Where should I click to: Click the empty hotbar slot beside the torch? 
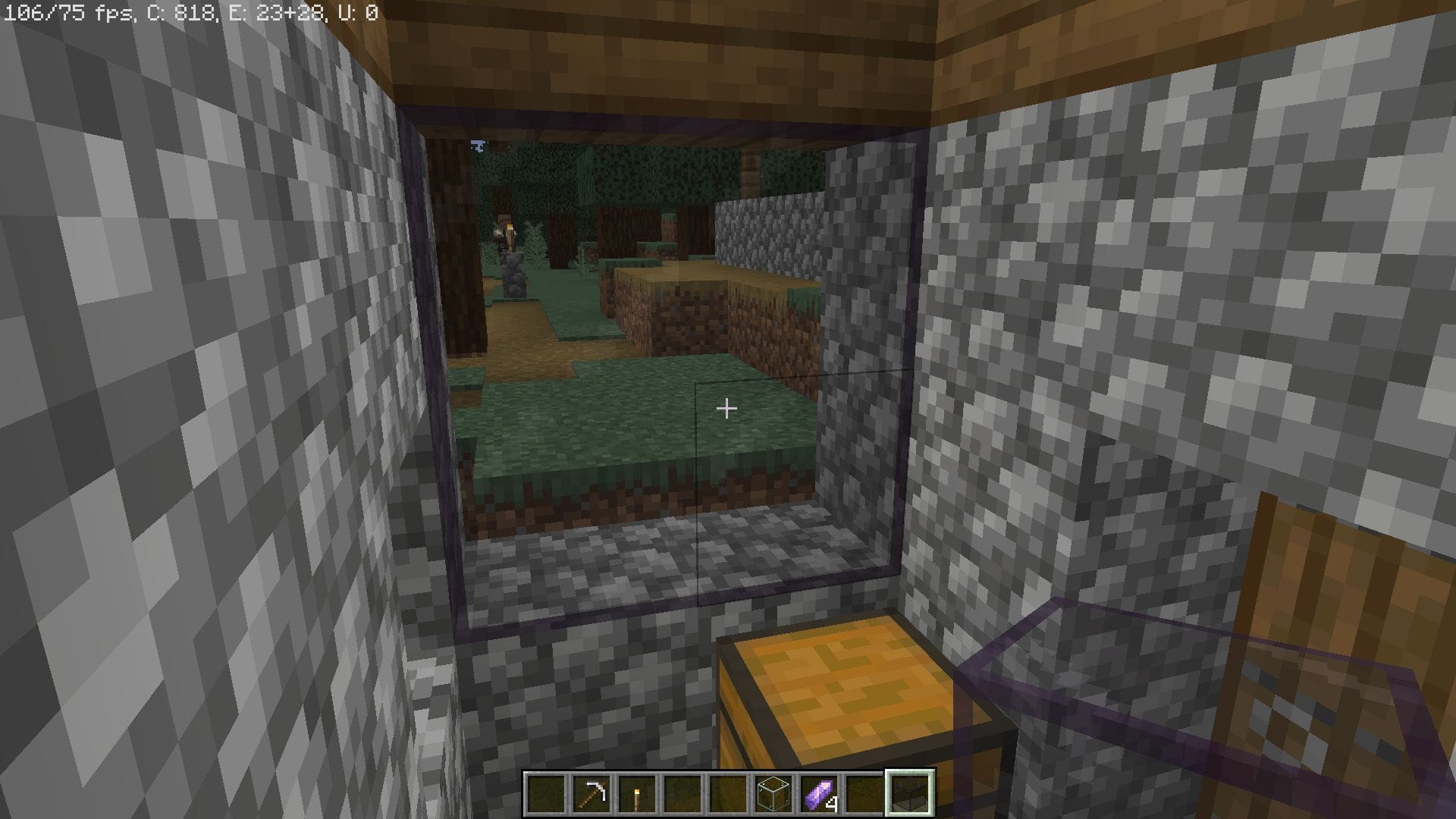[683, 793]
